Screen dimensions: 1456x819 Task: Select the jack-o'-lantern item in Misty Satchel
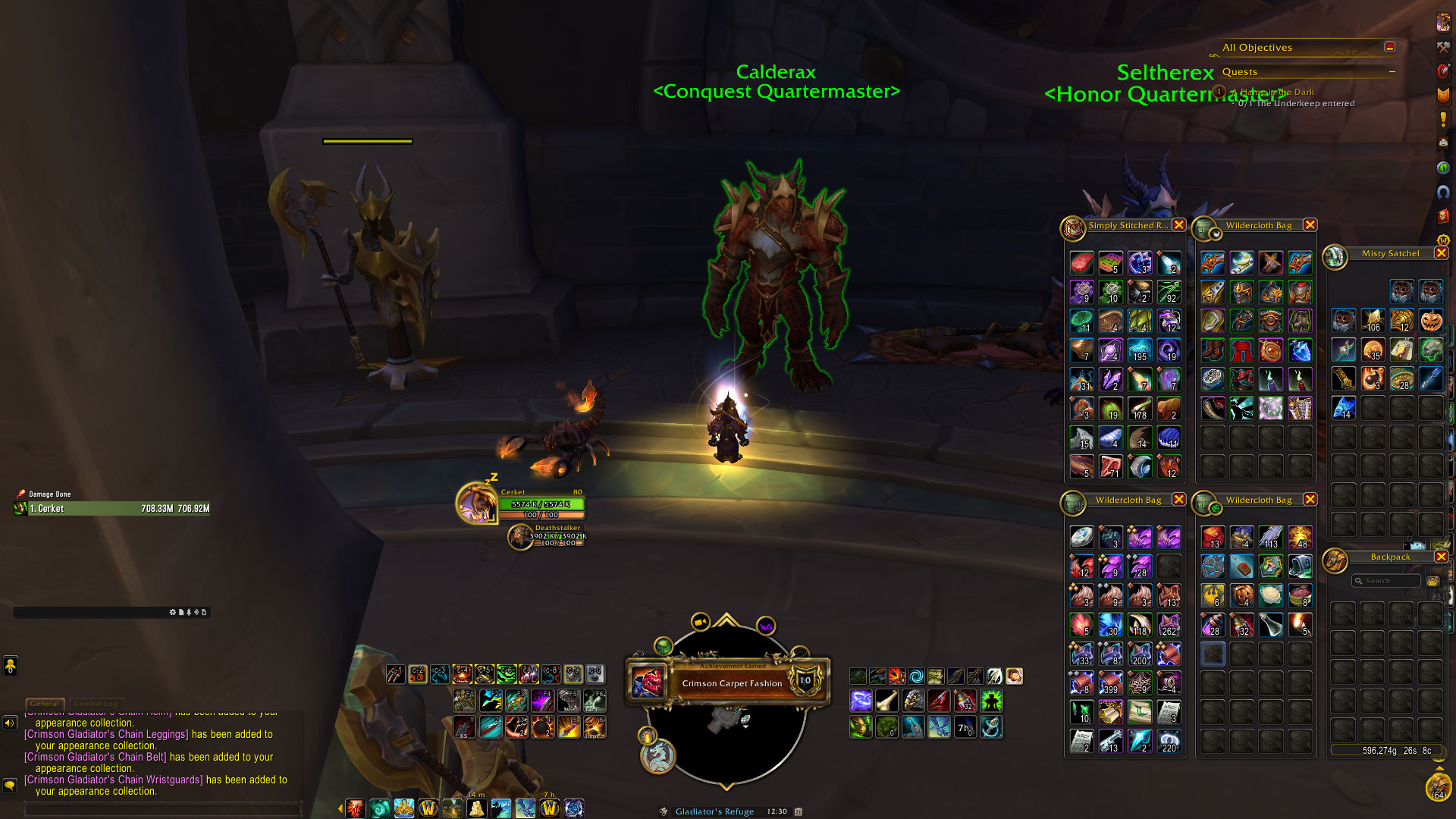click(x=1431, y=321)
